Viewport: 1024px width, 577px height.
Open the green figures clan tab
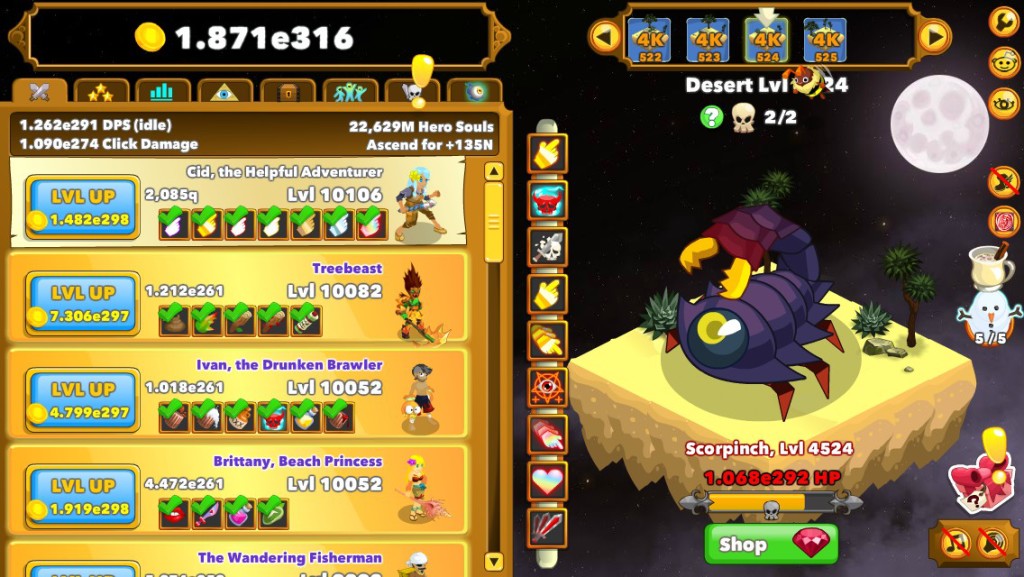350,92
